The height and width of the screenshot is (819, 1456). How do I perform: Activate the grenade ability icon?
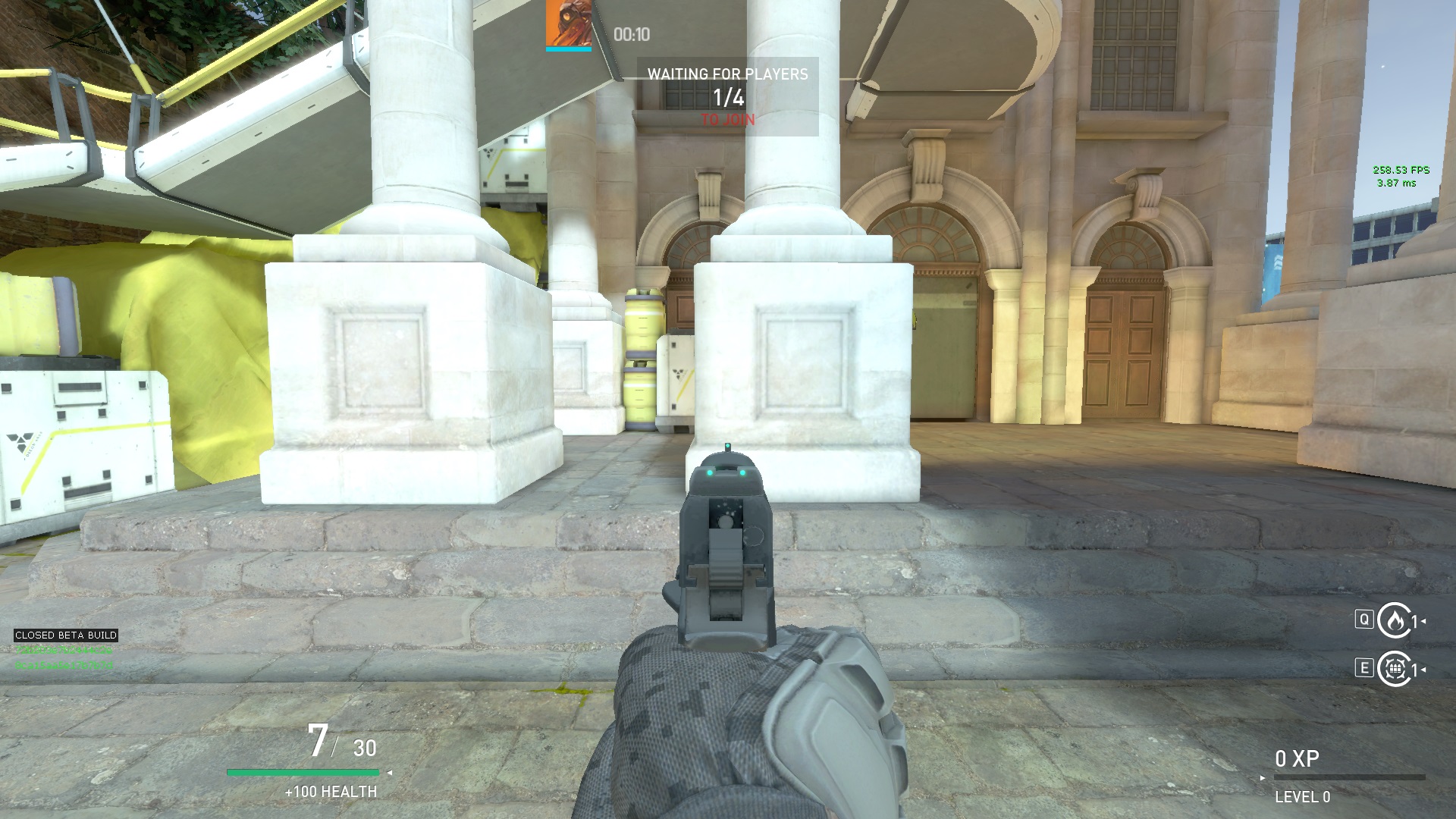pos(1394,669)
